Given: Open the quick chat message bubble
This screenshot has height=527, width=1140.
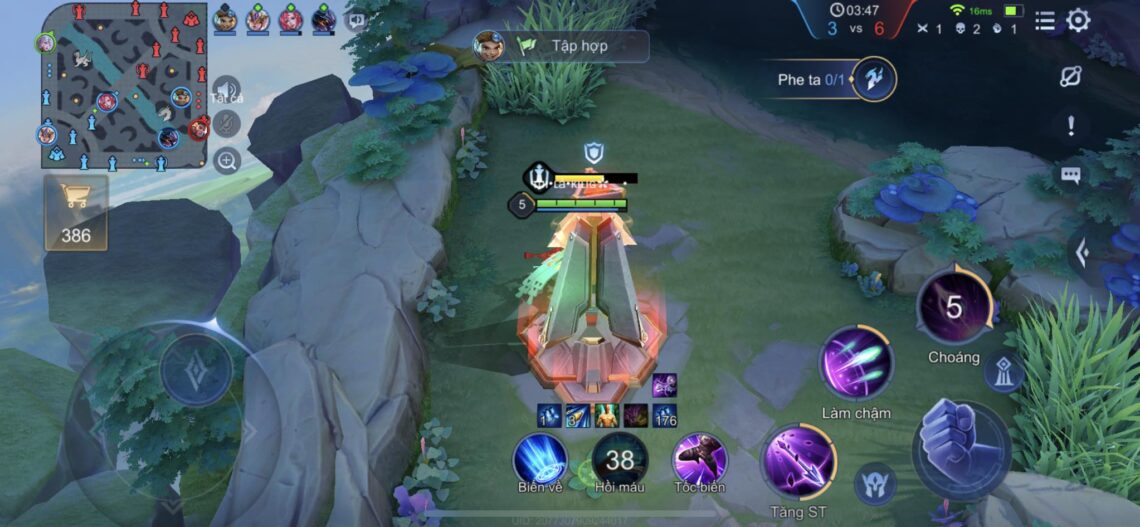Looking at the screenshot, I should (1071, 175).
